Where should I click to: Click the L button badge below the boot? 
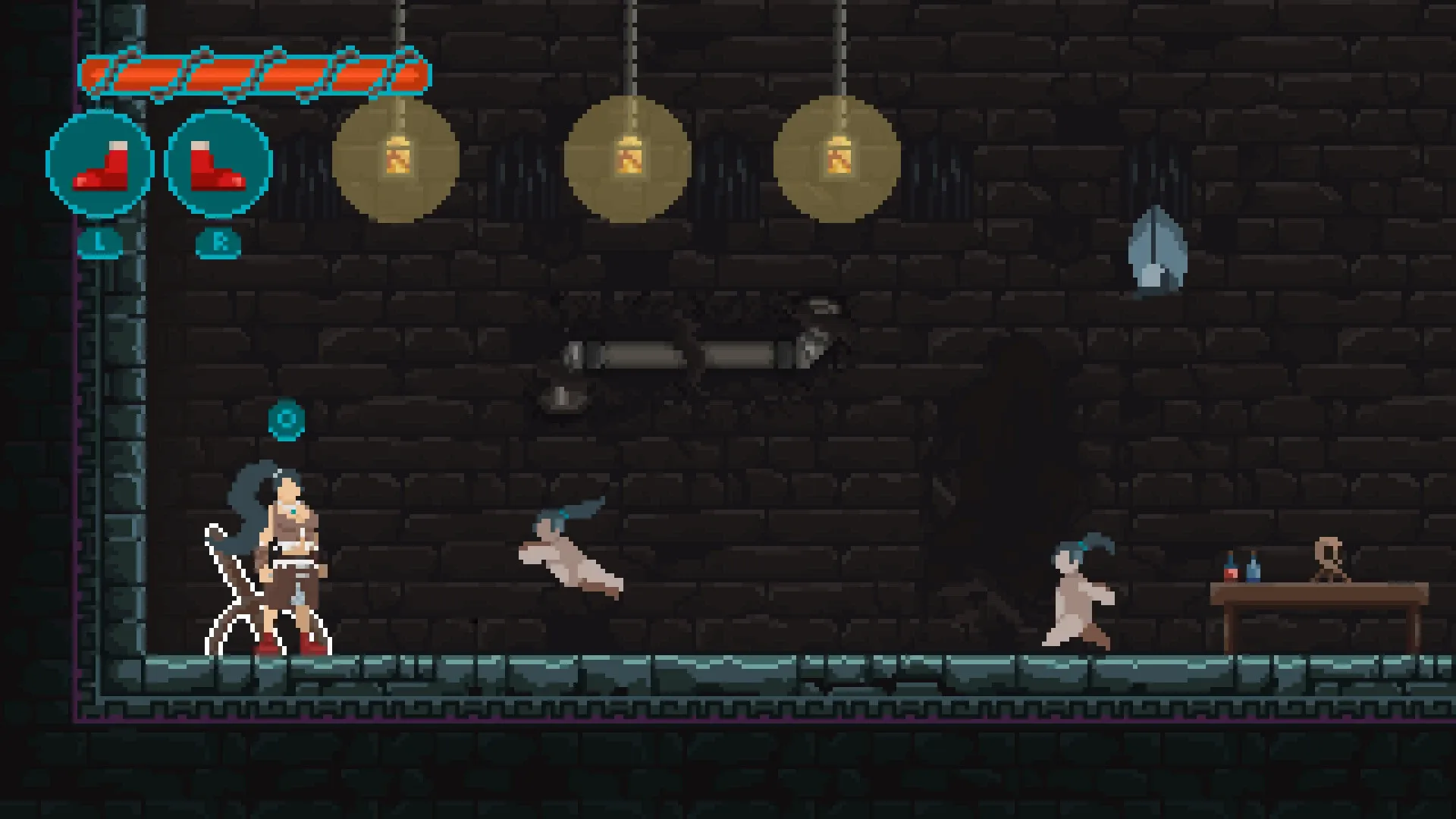[x=99, y=243]
